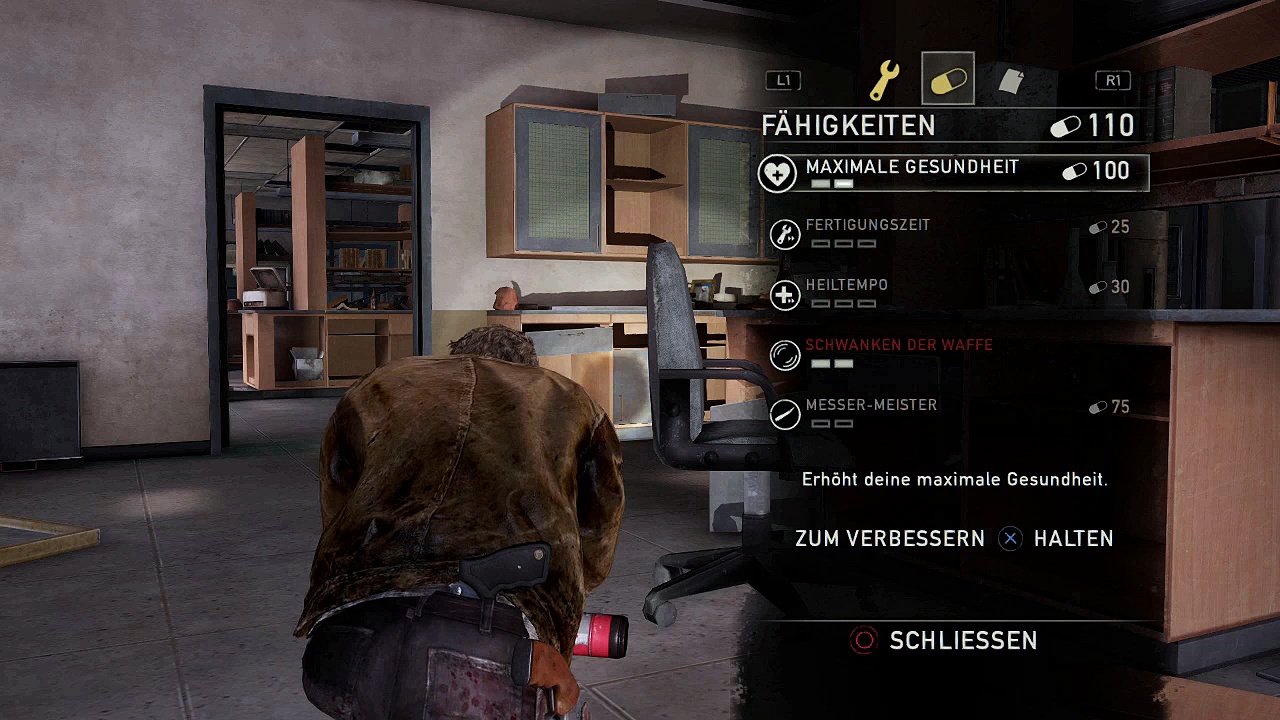Switch to the wrench crafting tab

(884, 80)
